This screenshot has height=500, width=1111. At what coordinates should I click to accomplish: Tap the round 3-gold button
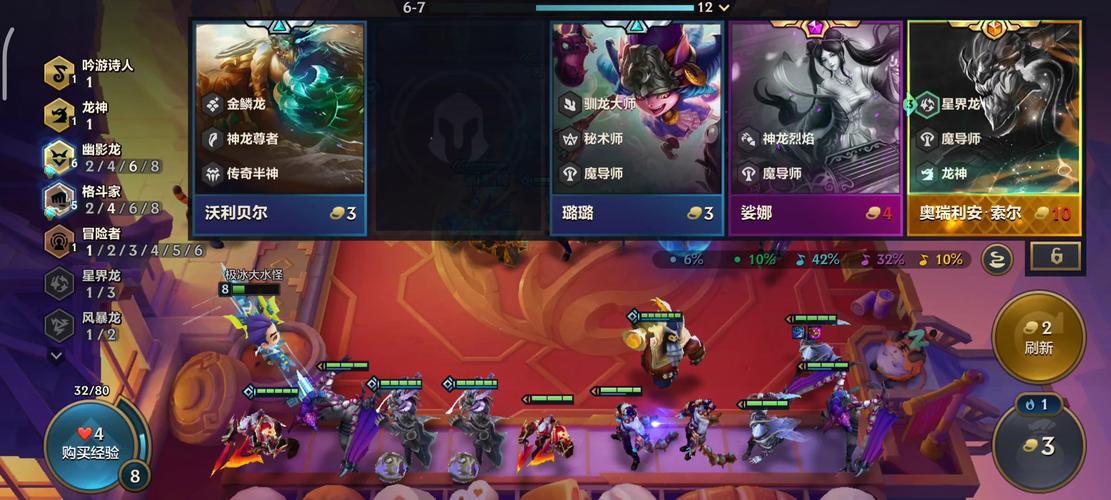[x=1038, y=445]
